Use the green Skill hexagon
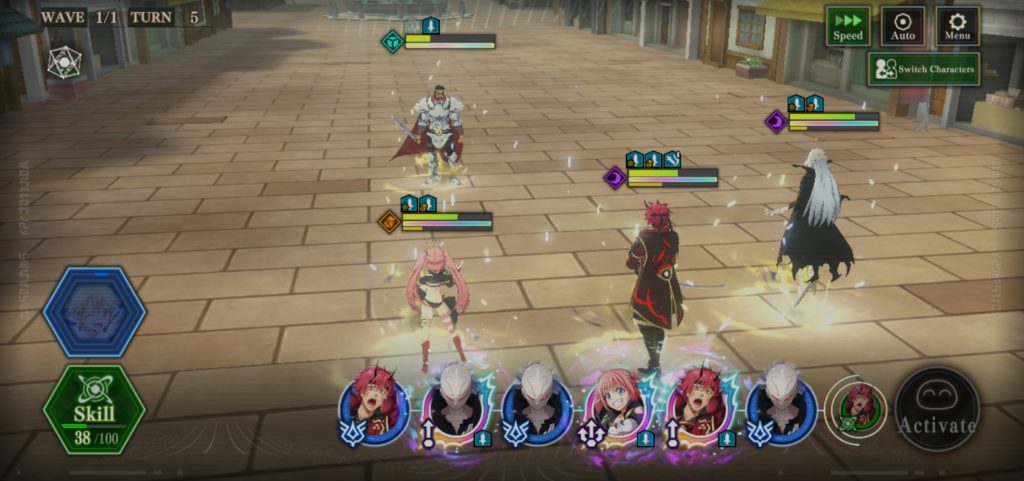 point(94,409)
